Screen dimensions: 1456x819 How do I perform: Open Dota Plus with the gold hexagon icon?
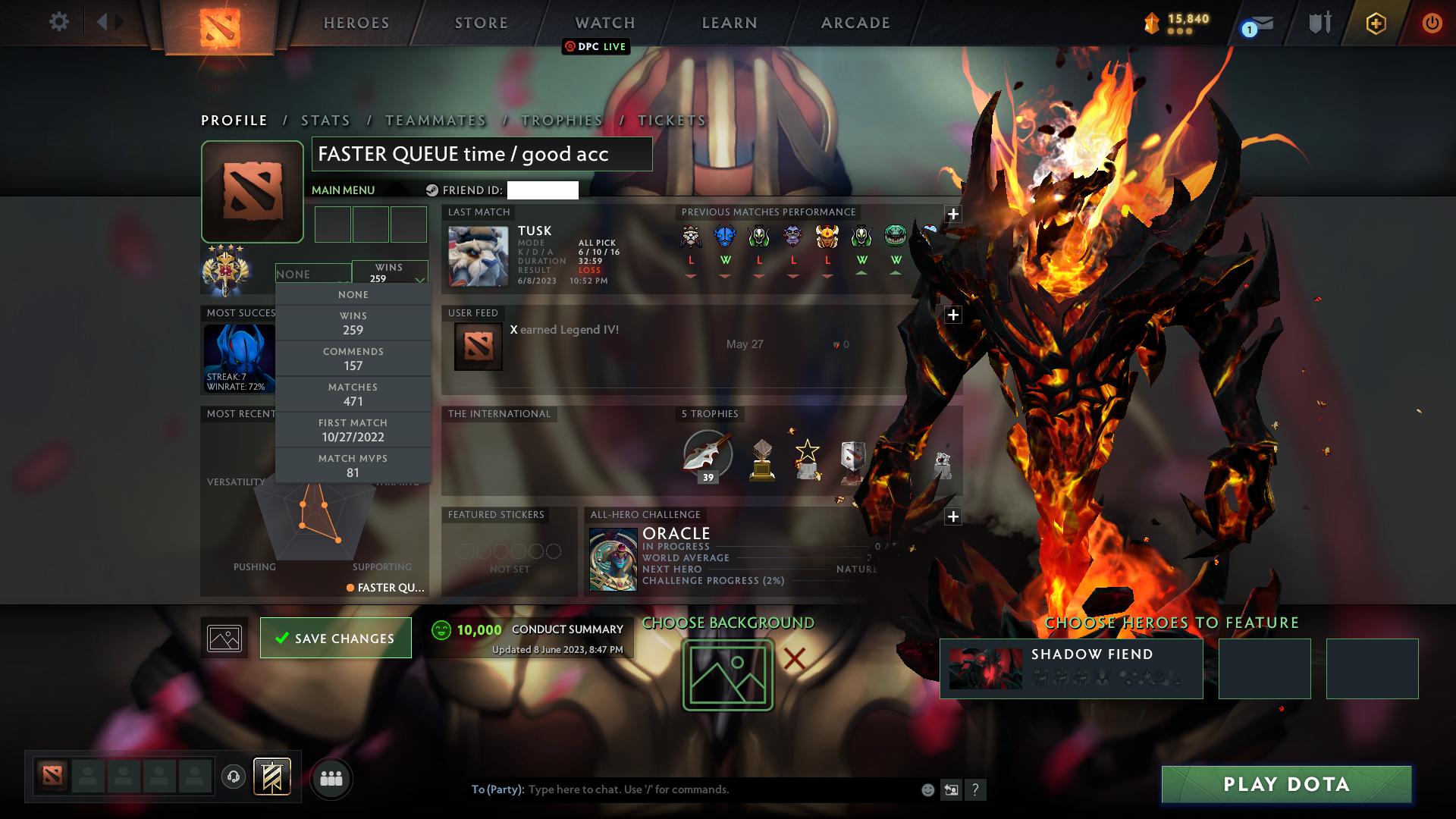tap(1376, 24)
